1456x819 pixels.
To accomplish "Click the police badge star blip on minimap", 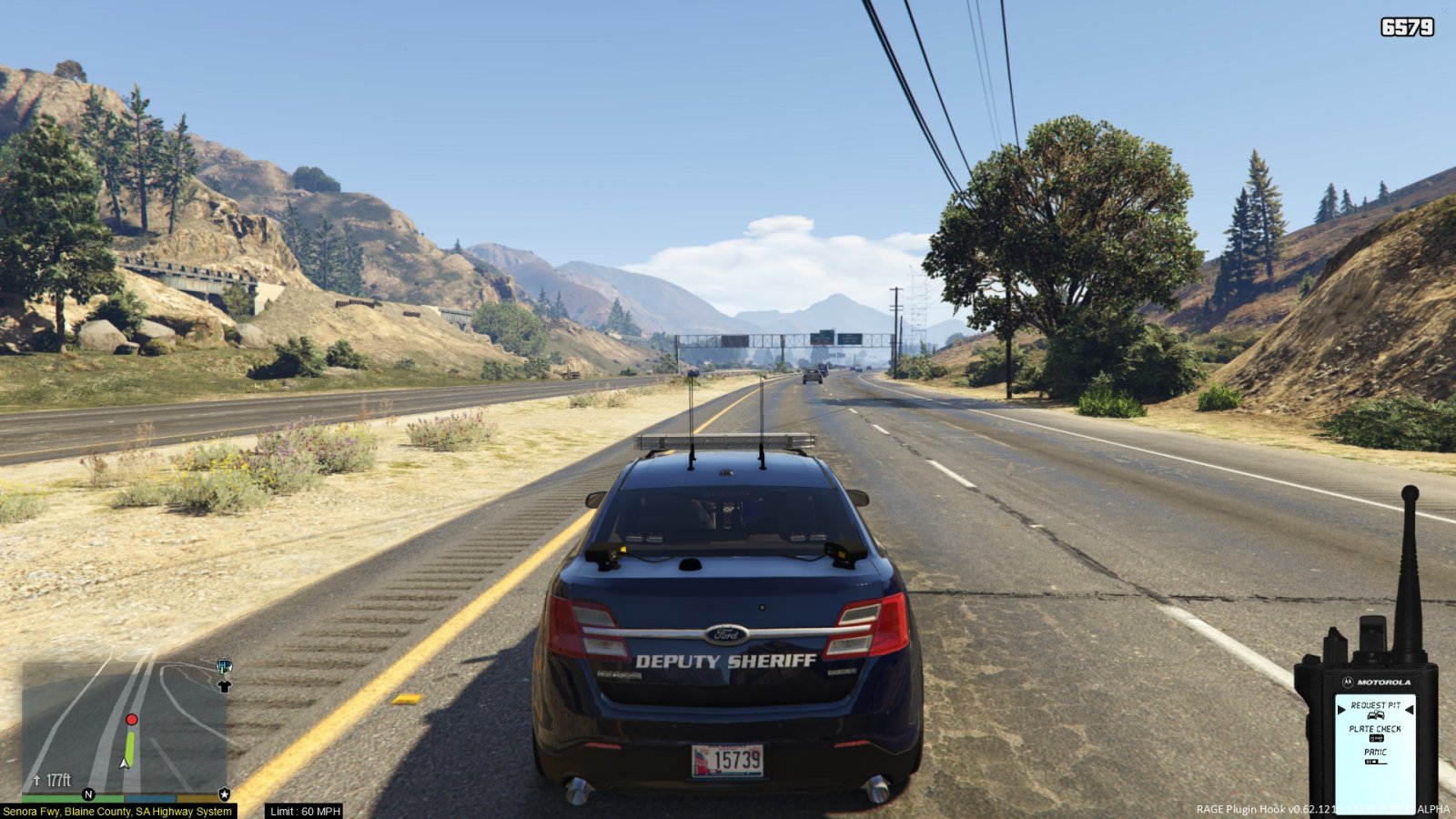I will click(225, 794).
